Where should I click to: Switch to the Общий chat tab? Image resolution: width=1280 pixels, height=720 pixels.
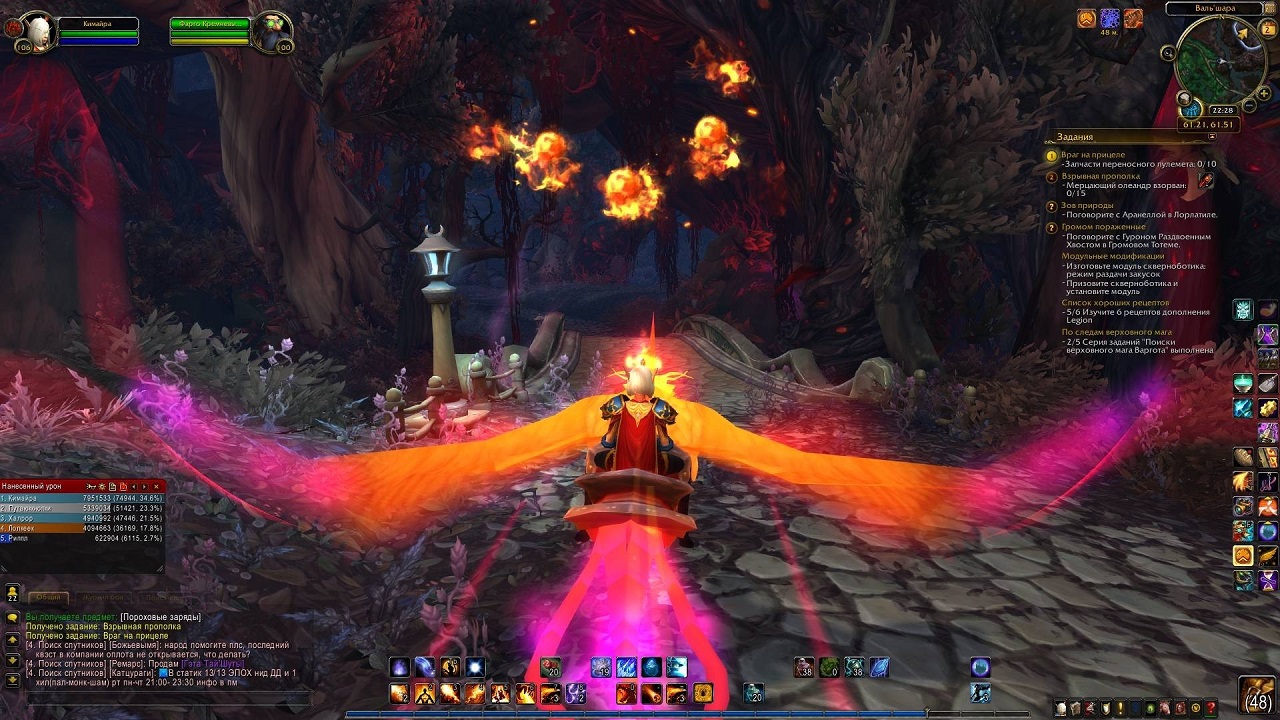click(48, 598)
